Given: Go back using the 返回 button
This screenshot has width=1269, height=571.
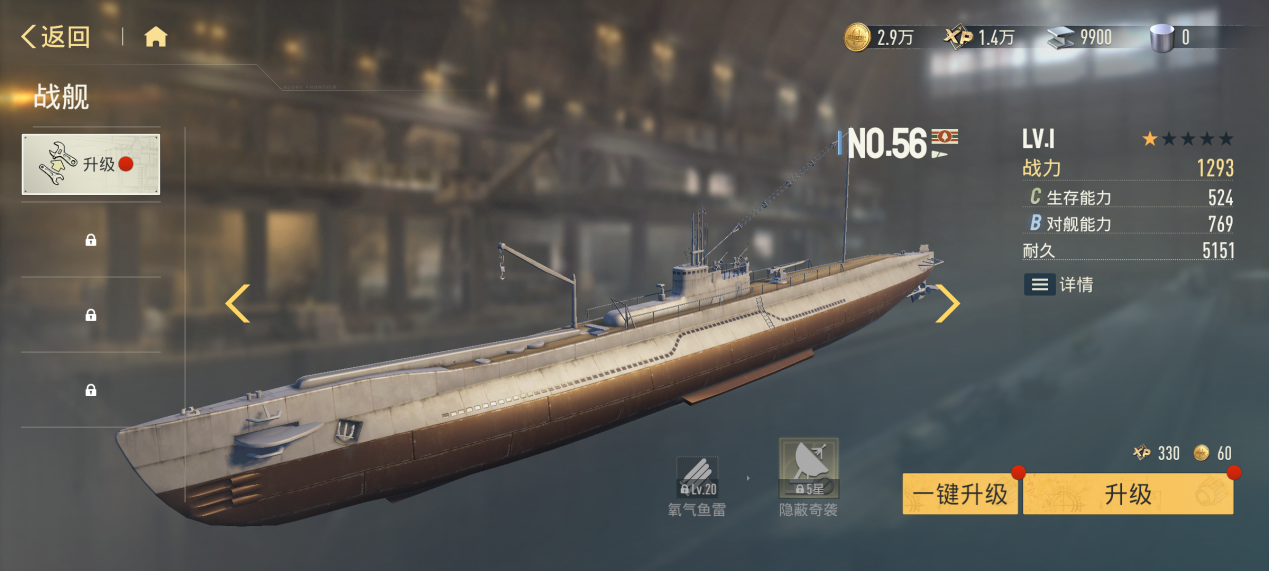Looking at the screenshot, I should (x=56, y=38).
